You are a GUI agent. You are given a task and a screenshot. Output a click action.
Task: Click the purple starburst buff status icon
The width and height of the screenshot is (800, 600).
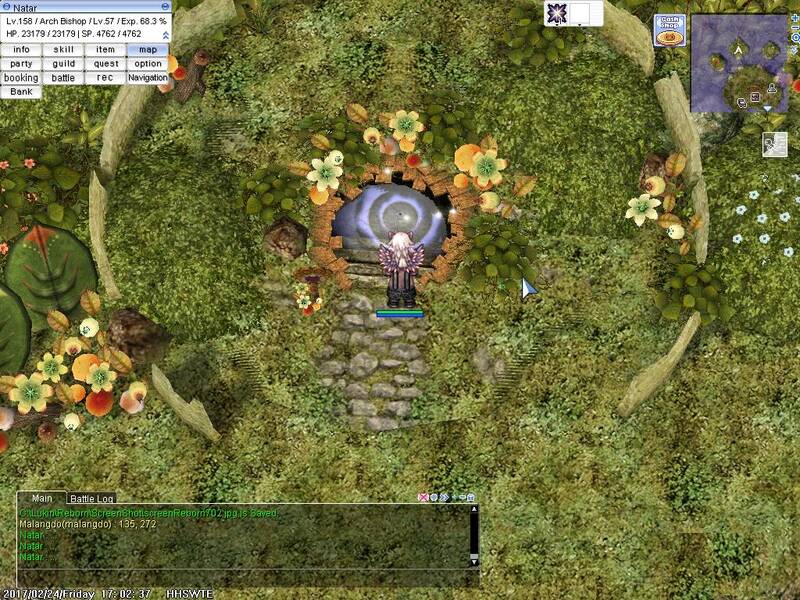tap(558, 13)
